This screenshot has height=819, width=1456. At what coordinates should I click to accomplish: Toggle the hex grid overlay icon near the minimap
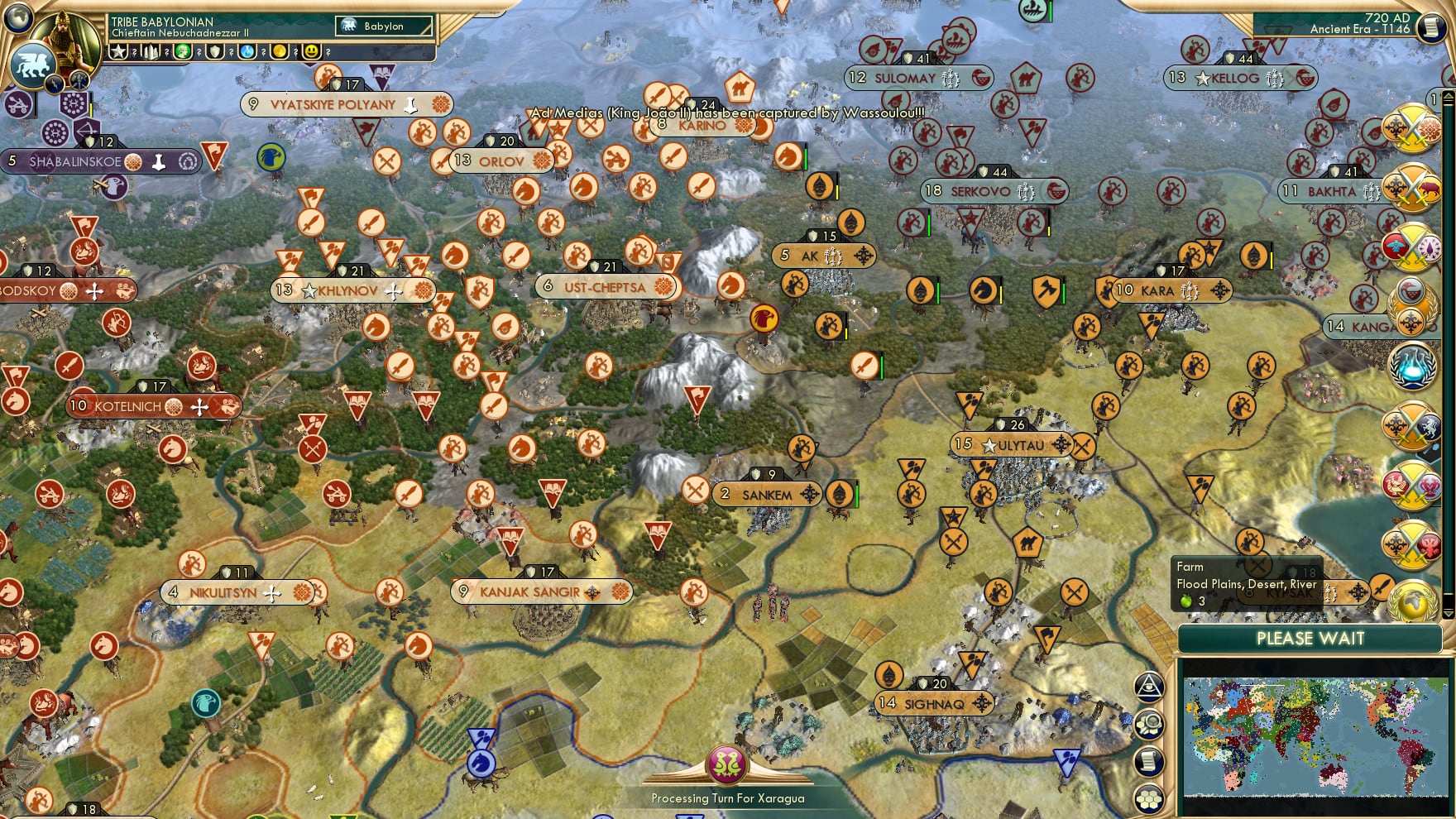1149,798
